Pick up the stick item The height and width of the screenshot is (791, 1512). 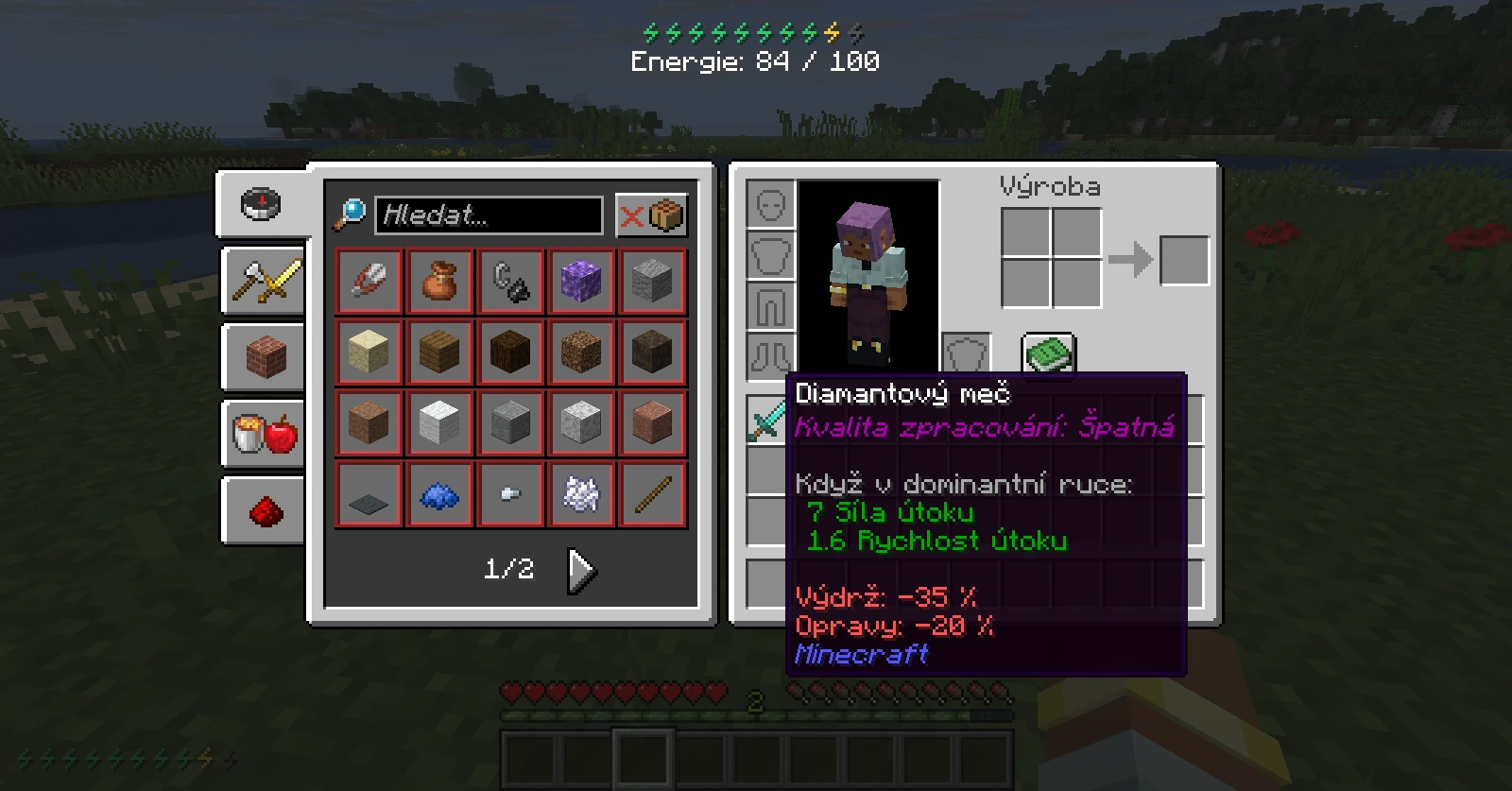[x=652, y=493]
